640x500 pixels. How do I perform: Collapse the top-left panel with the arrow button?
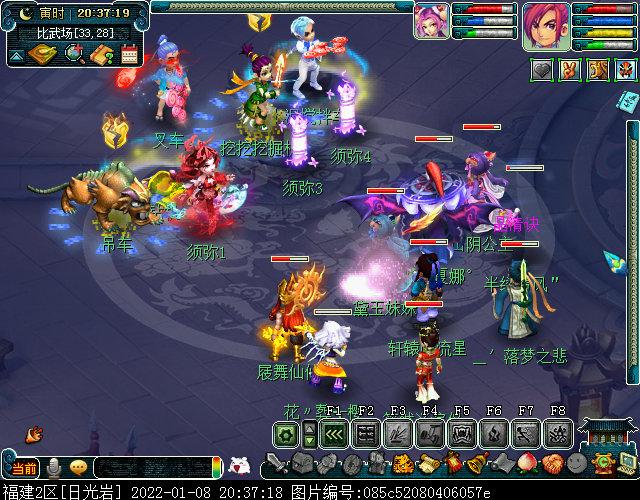tap(15, 54)
